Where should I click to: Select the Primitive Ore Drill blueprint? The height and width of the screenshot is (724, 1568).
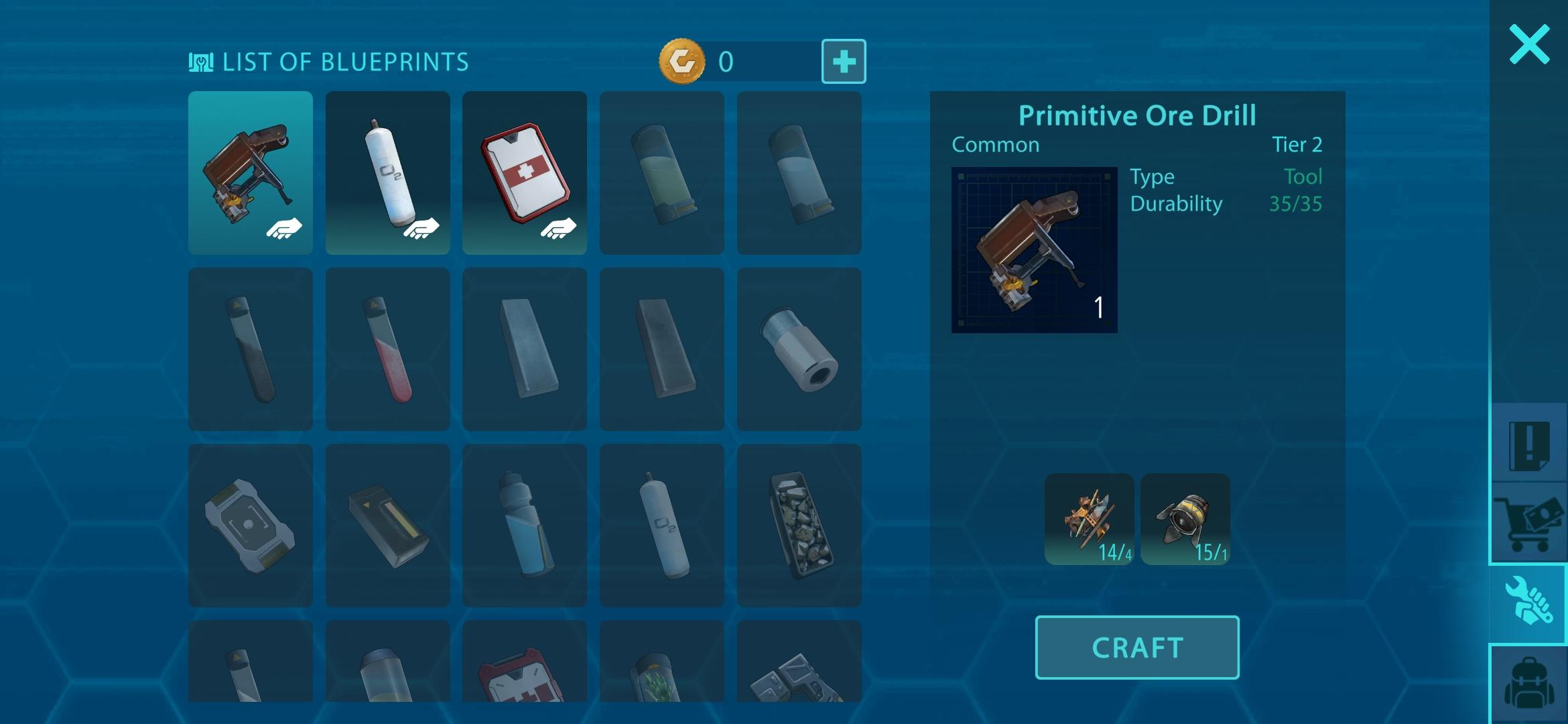[251, 174]
